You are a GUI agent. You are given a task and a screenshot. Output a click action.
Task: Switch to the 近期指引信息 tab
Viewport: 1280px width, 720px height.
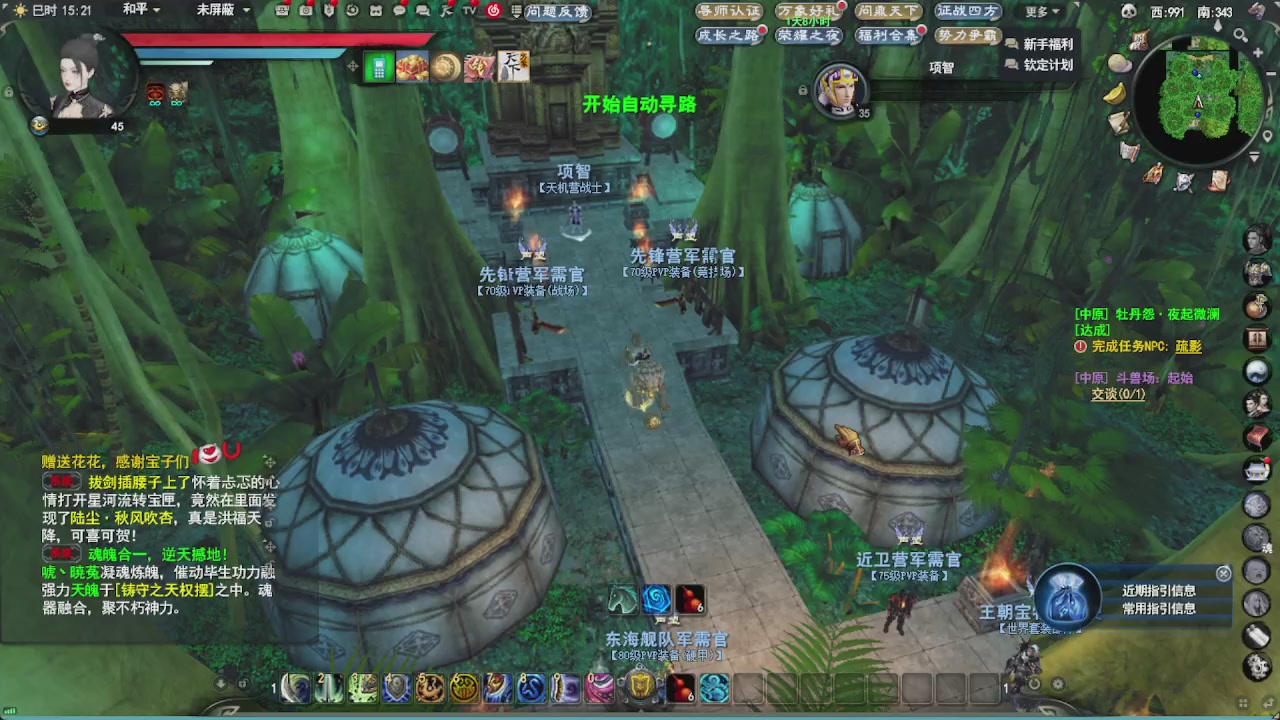coord(1159,590)
